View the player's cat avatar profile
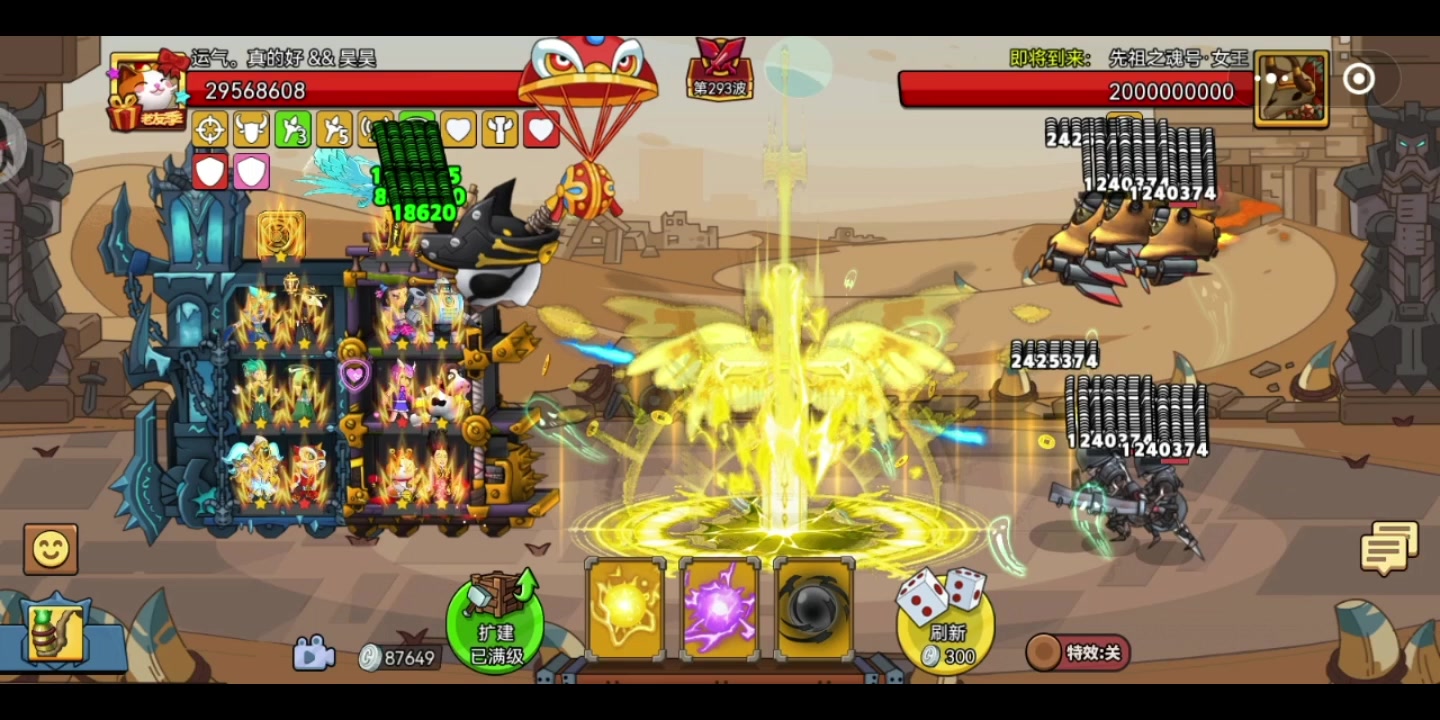The image size is (1440, 720). [x=148, y=90]
